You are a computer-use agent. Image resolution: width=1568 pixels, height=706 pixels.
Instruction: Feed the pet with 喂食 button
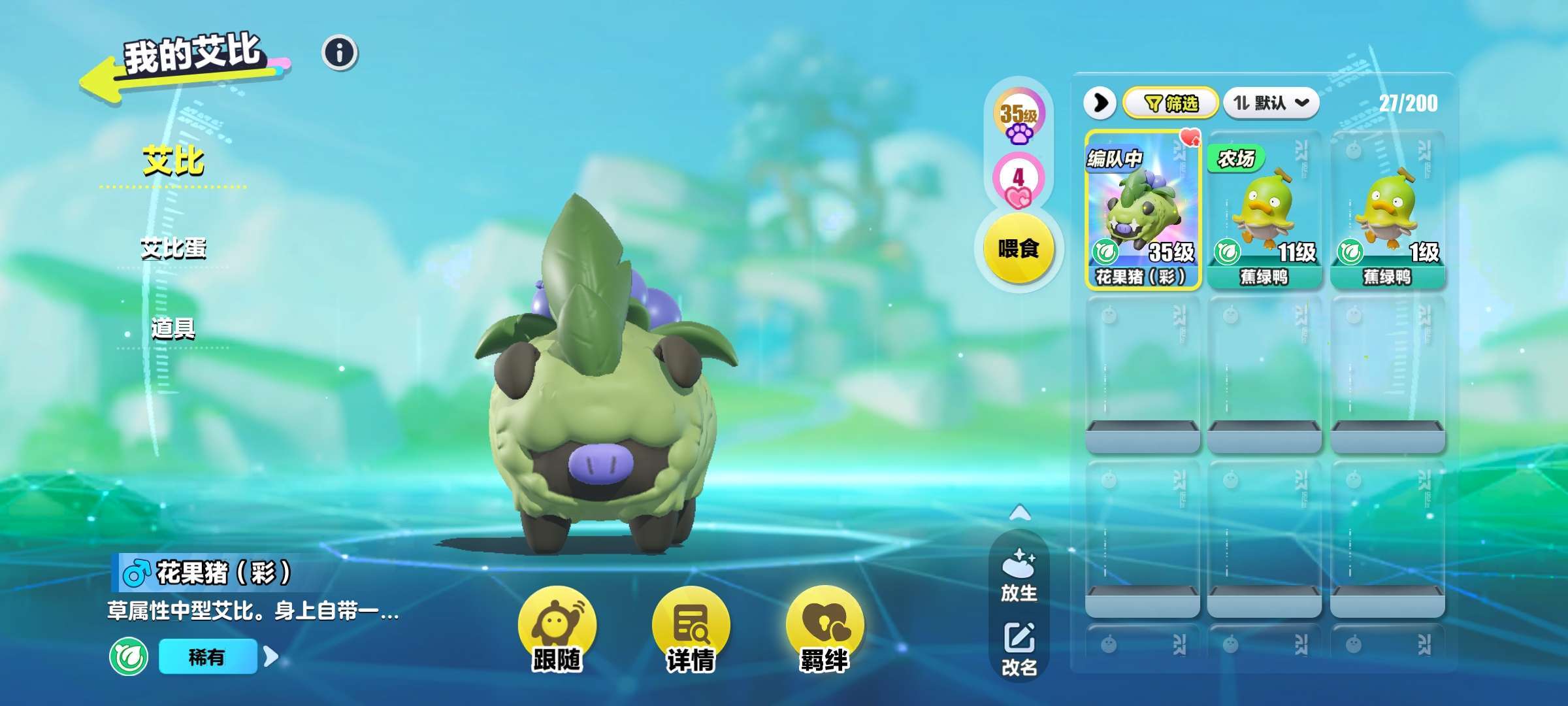click(1019, 248)
